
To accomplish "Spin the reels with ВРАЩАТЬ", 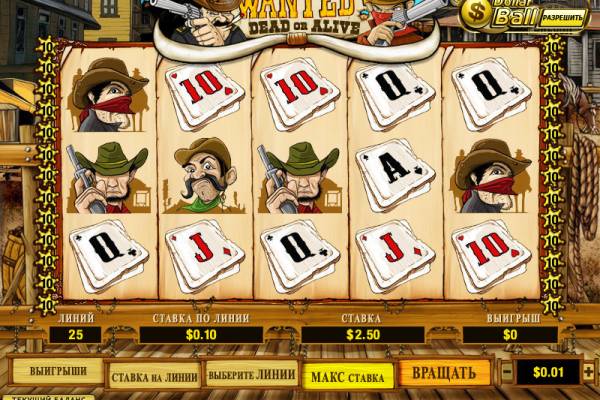I will point(444,373).
